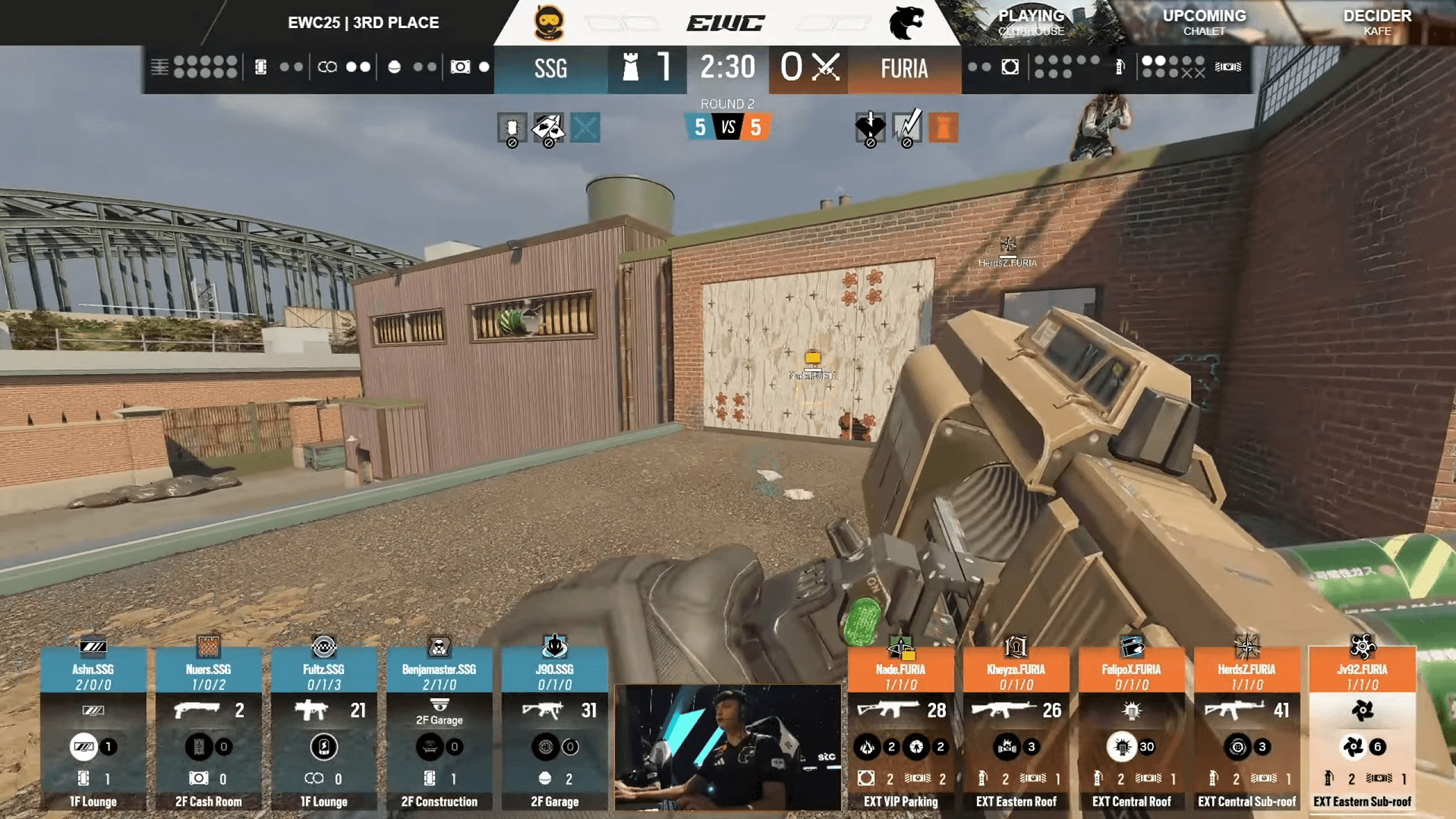Screen dimensions: 1456x819
Task: Click the SSG team name panel
Action: (x=551, y=69)
